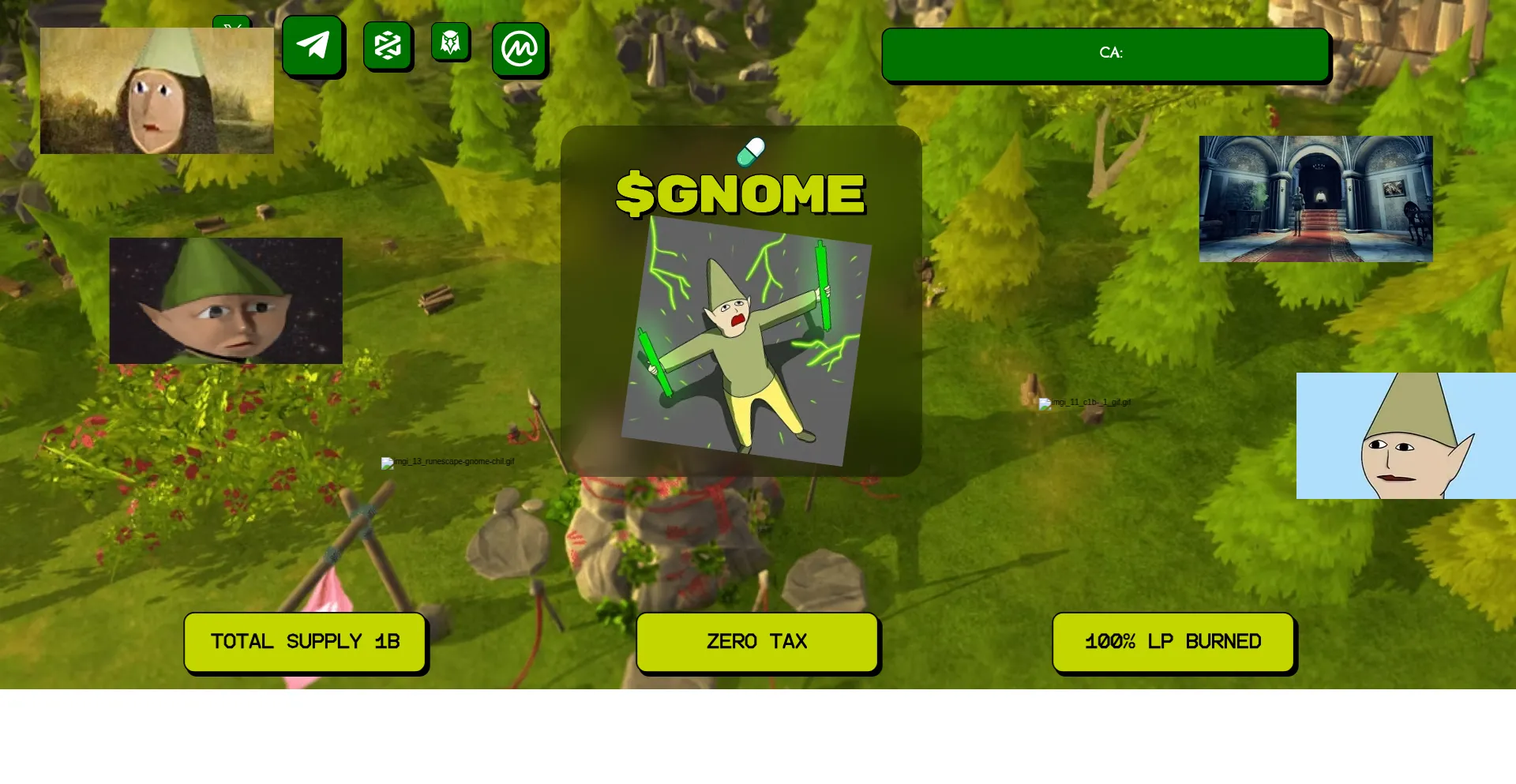
Task: Click the ZERO TAX button
Action: [757, 642]
